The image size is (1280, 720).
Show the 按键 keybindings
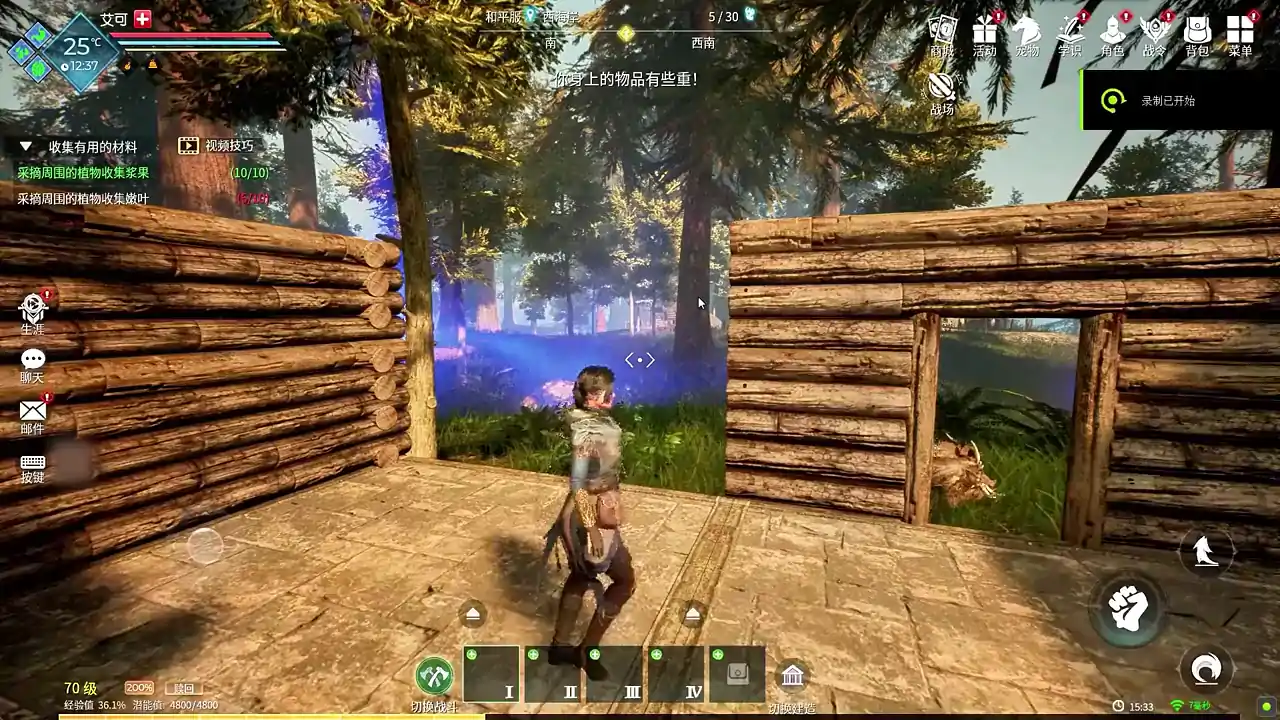coord(33,466)
